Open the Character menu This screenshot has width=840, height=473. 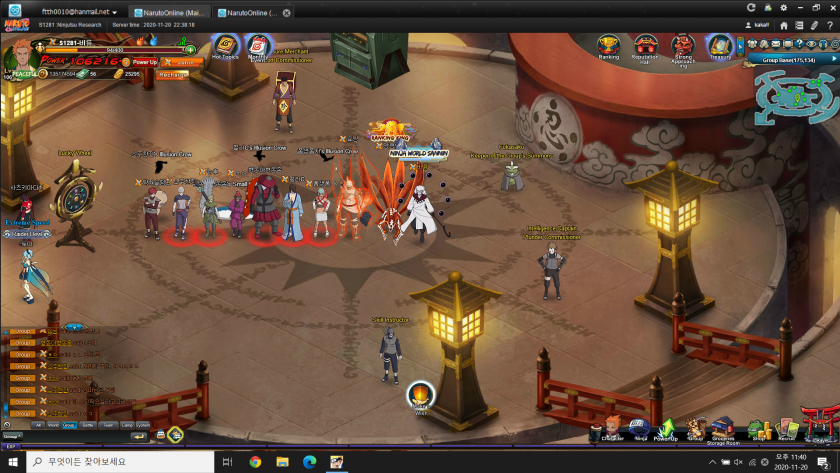tap(613, 429)
